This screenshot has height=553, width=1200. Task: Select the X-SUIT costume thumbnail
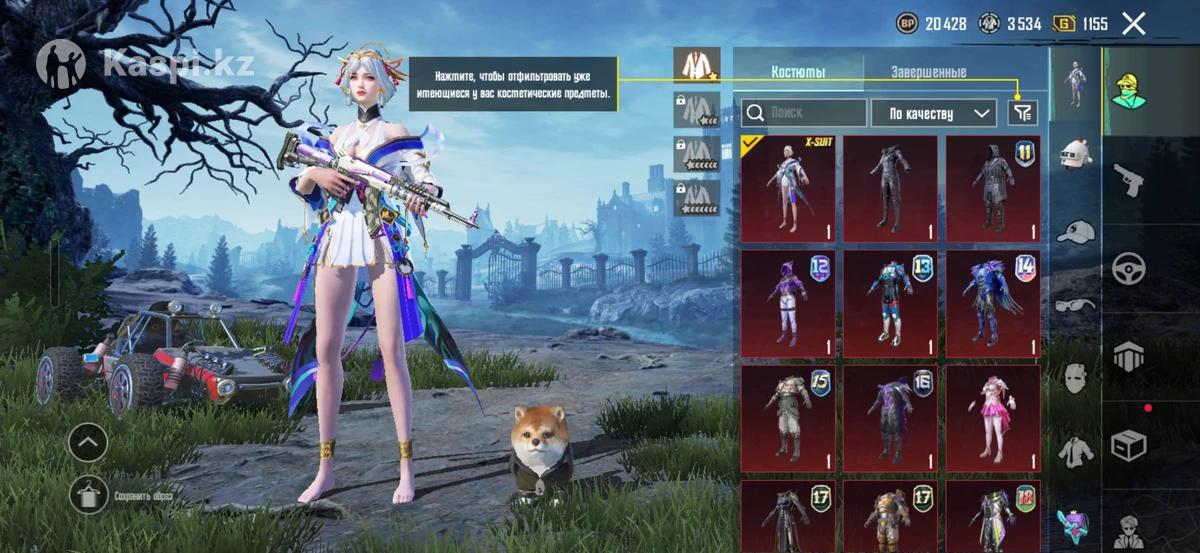(x=788, y=189)
